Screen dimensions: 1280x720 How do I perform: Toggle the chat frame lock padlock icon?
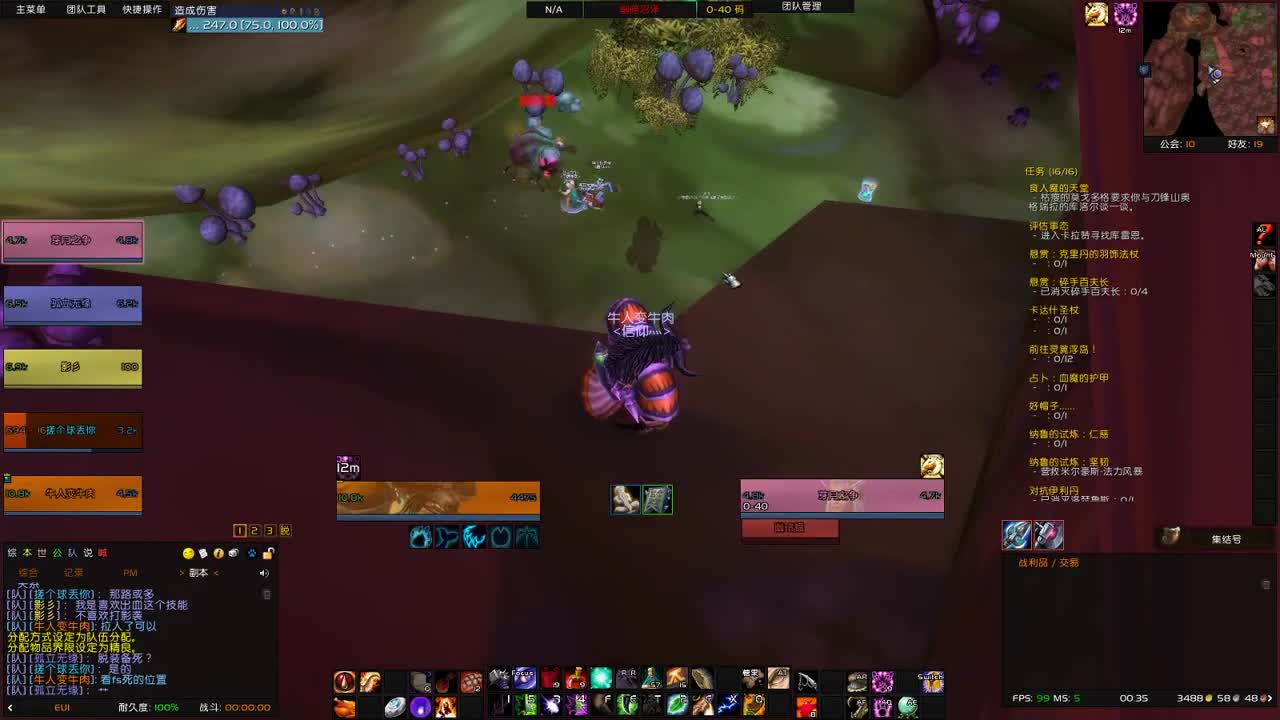pos(268,553)
